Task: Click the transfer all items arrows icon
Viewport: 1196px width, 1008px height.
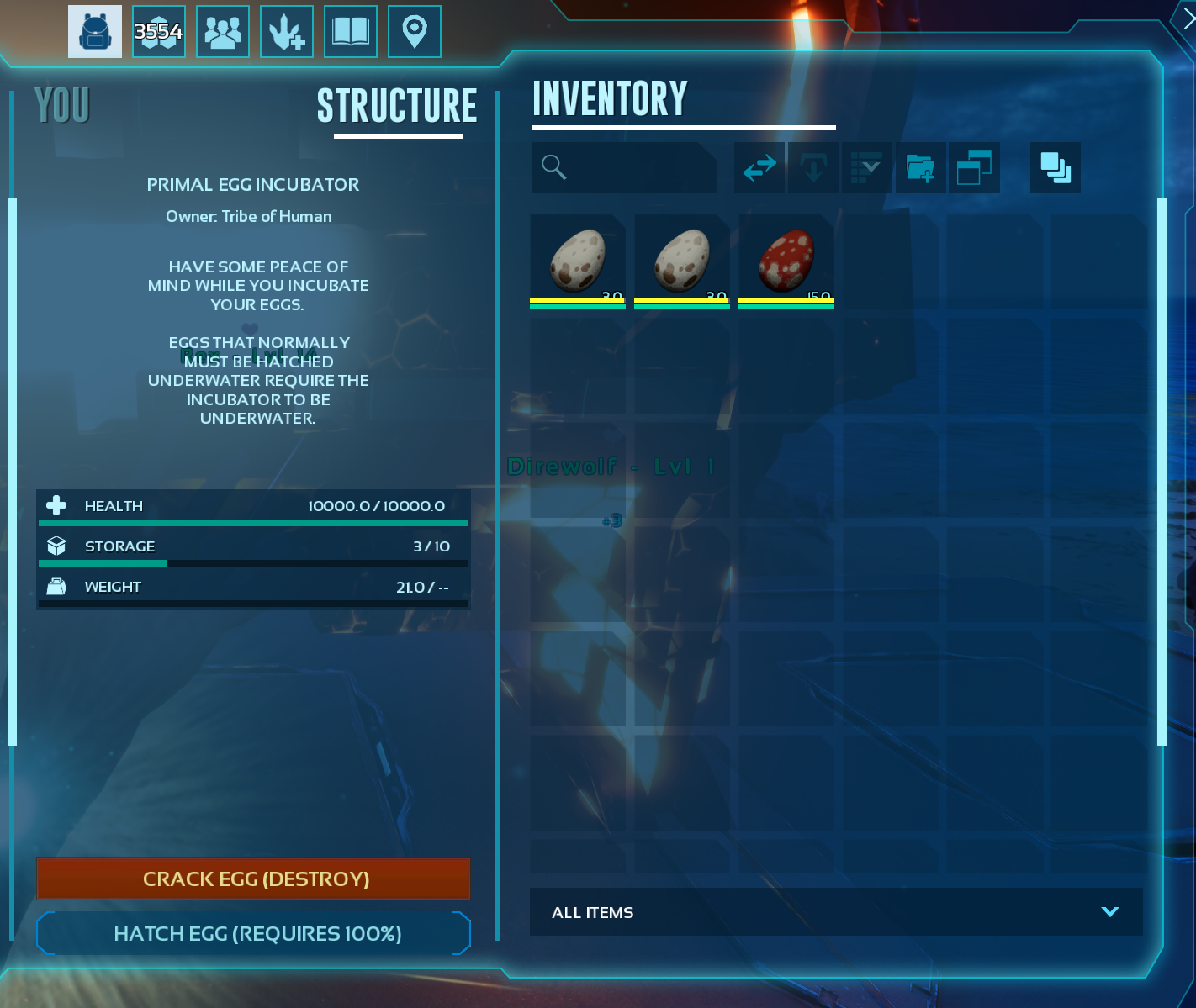Action: coord(759,167)
